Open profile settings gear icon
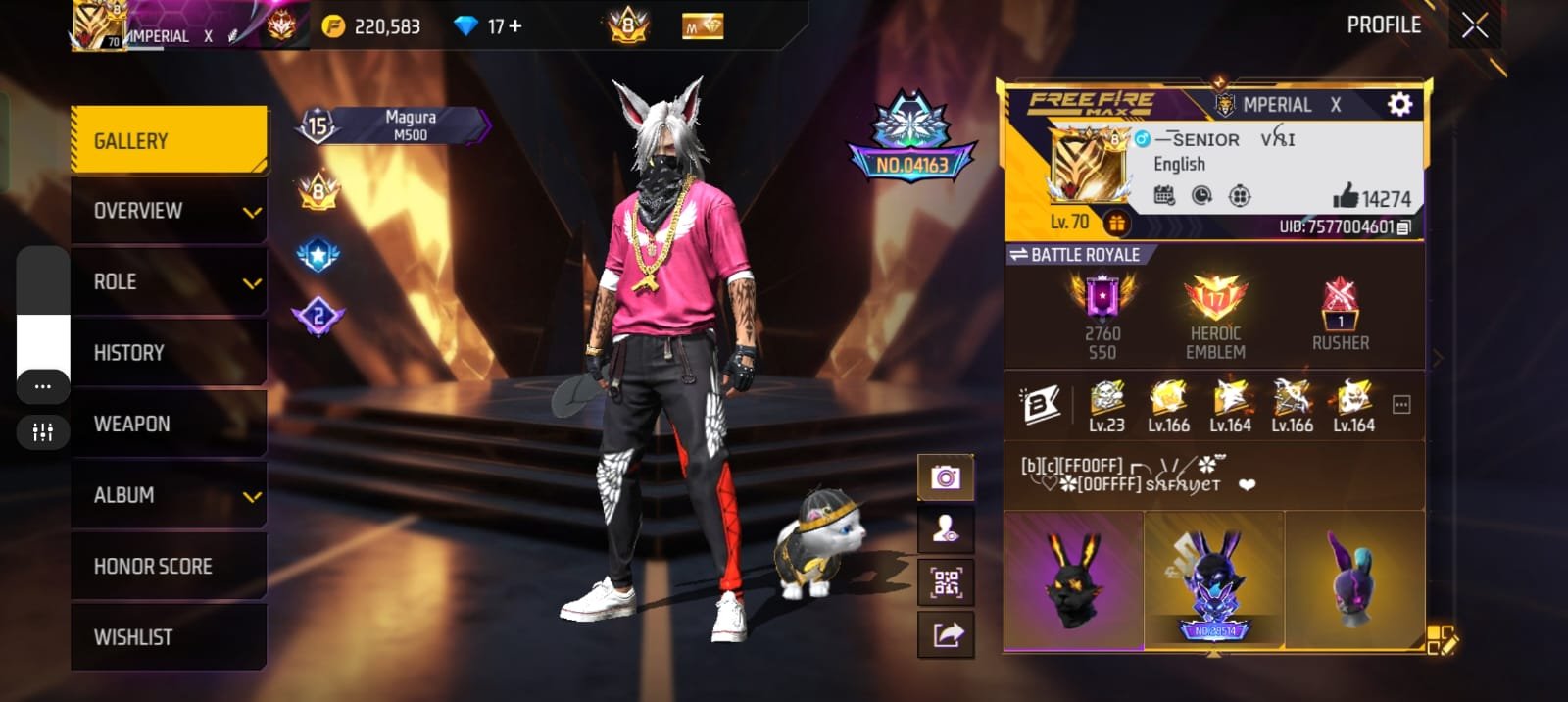 (1399, 104)
